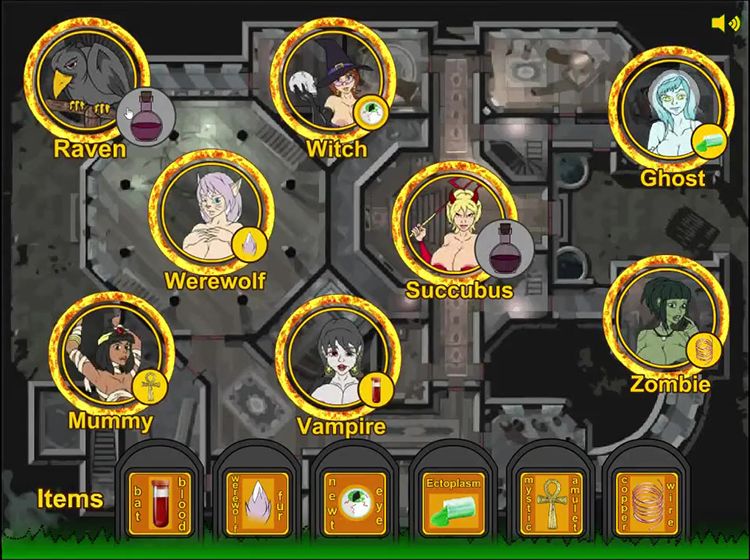Pick the Werewolf character portrait

(211, 210)
